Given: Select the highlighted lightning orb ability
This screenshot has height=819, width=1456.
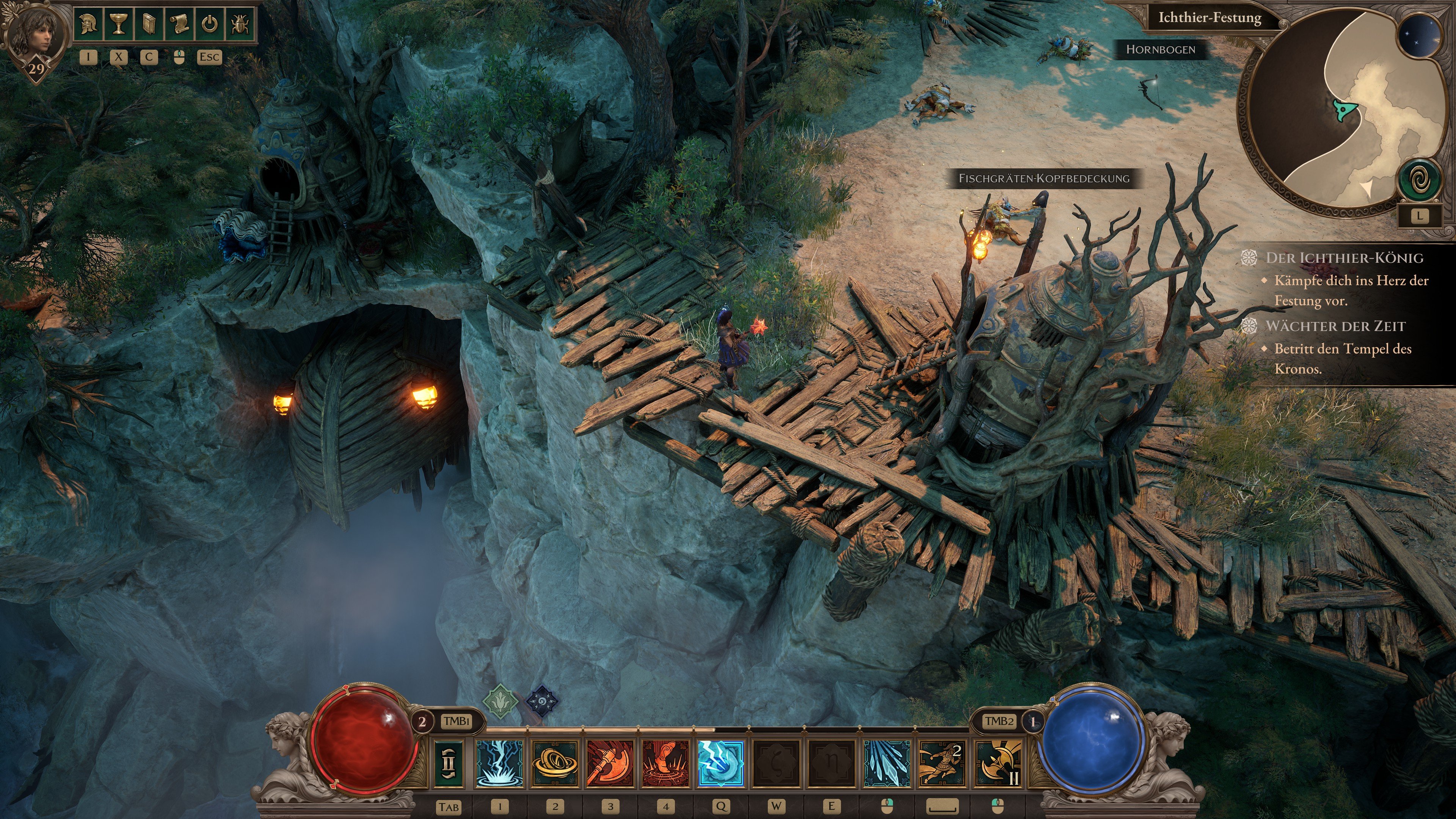Looking at the screenshot, I should coord(721,763).
